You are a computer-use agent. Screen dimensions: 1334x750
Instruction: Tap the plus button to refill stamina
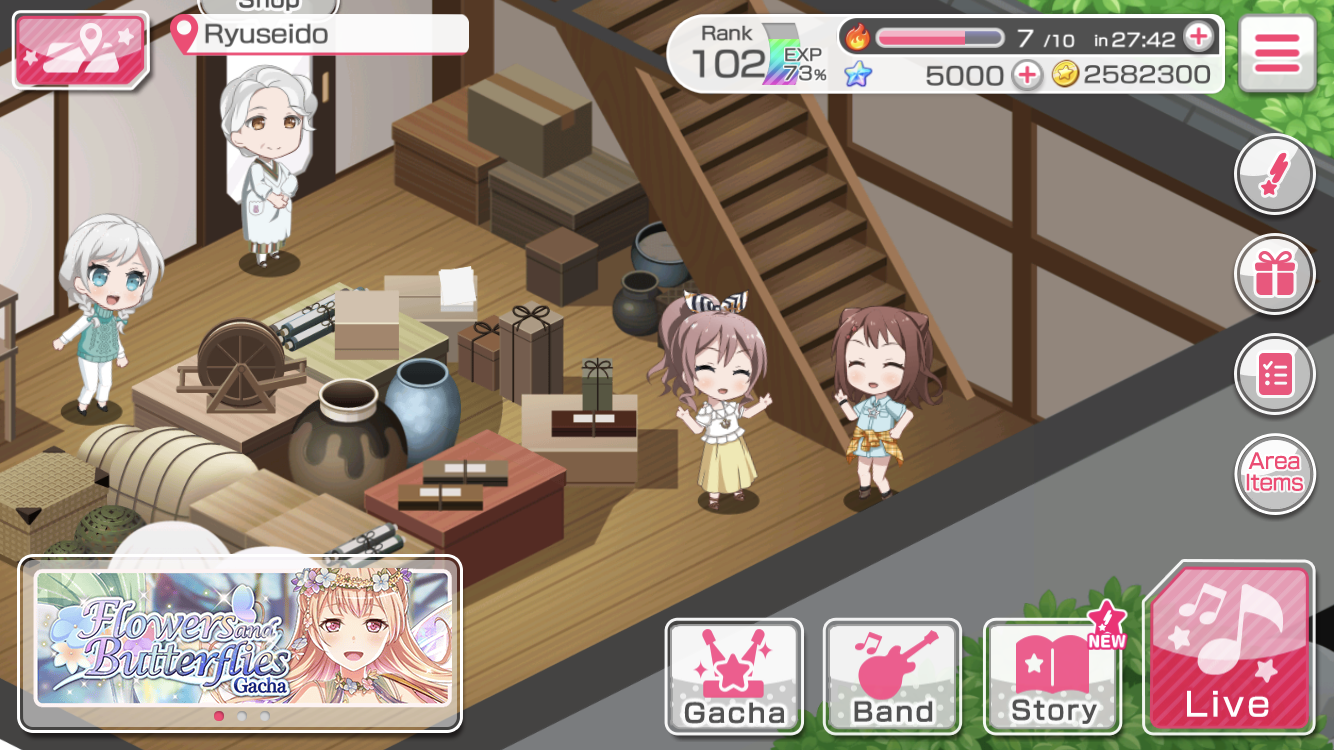point(1197,38)
